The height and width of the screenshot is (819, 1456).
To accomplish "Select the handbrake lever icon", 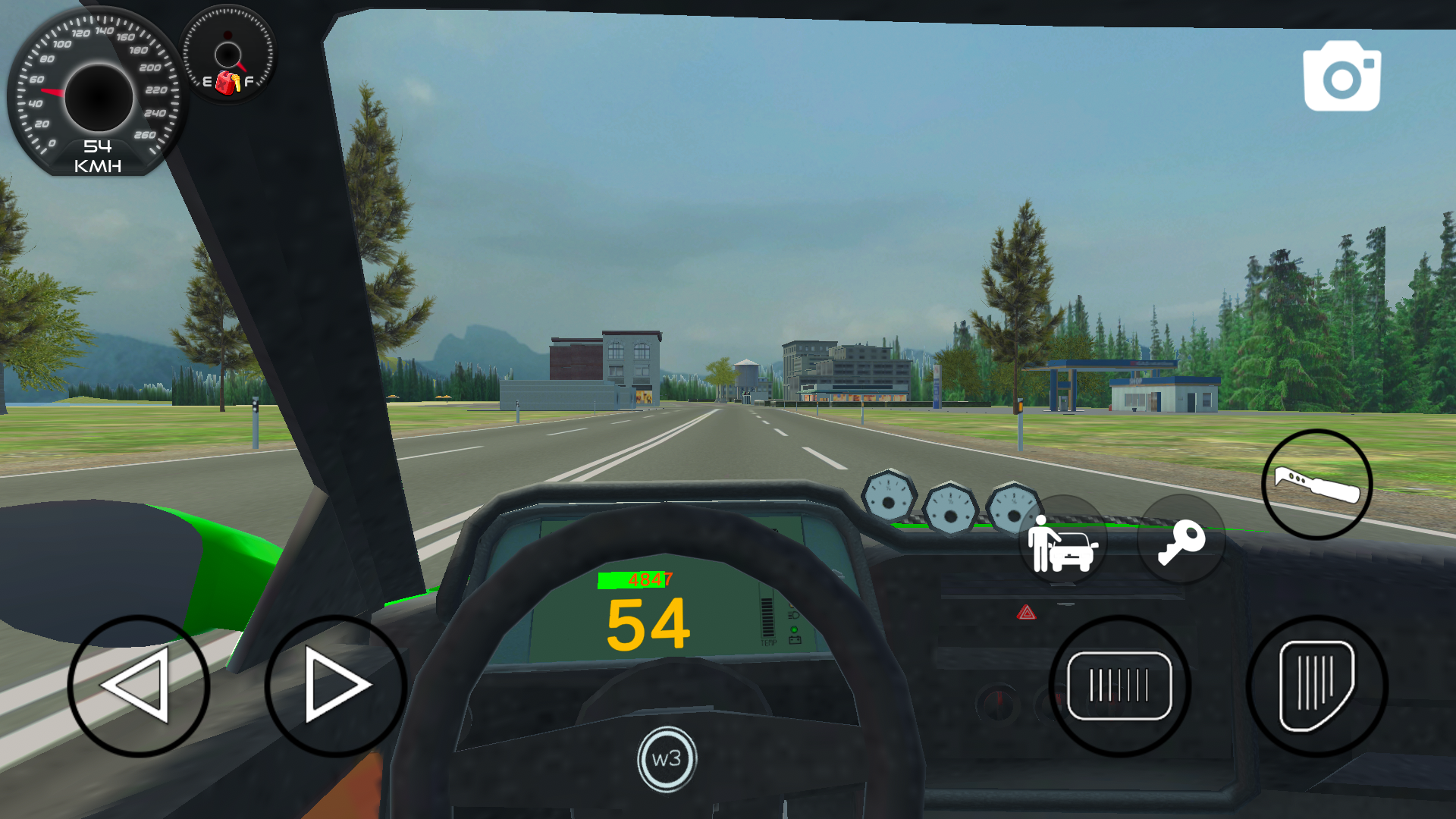I will [1317, 485].
